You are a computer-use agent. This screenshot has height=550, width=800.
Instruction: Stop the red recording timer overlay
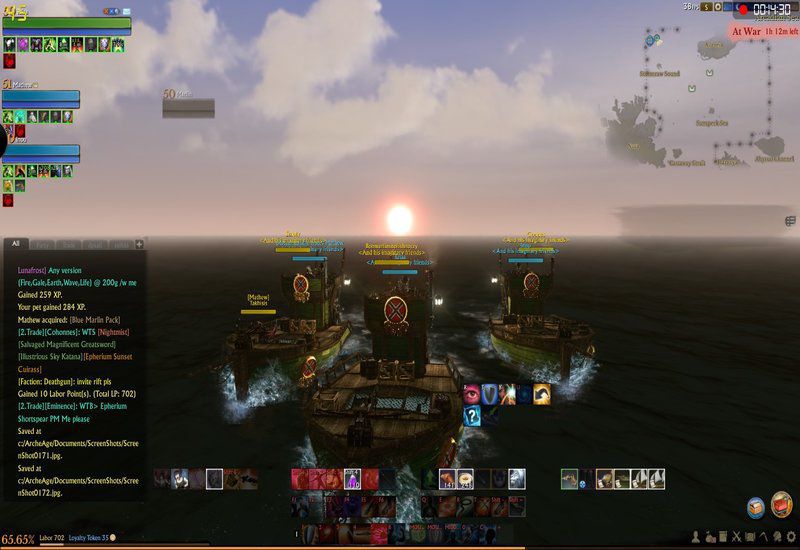[x=742, y=8]
